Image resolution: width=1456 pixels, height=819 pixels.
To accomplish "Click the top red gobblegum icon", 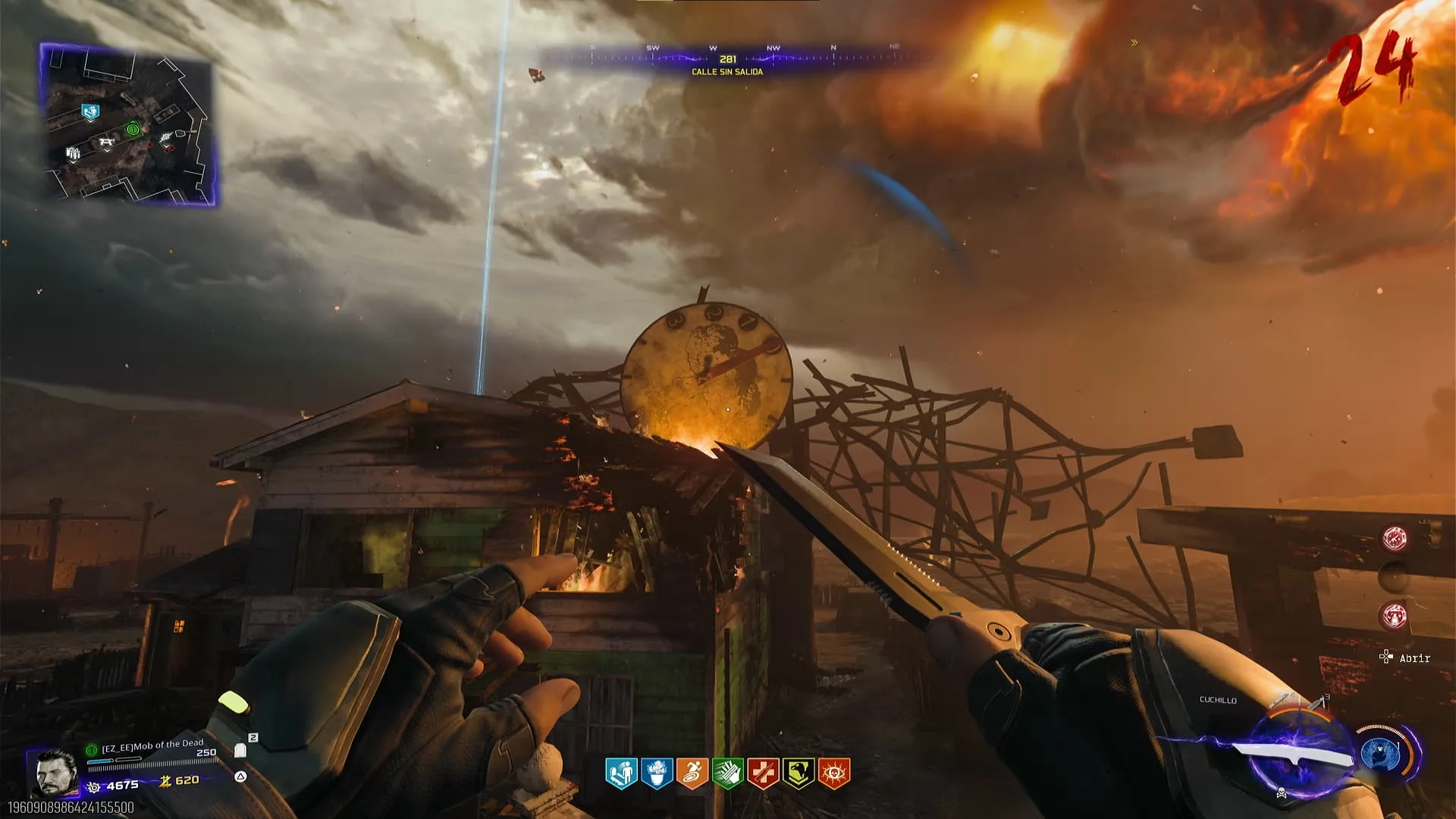I will click(x=1395, y=538).
